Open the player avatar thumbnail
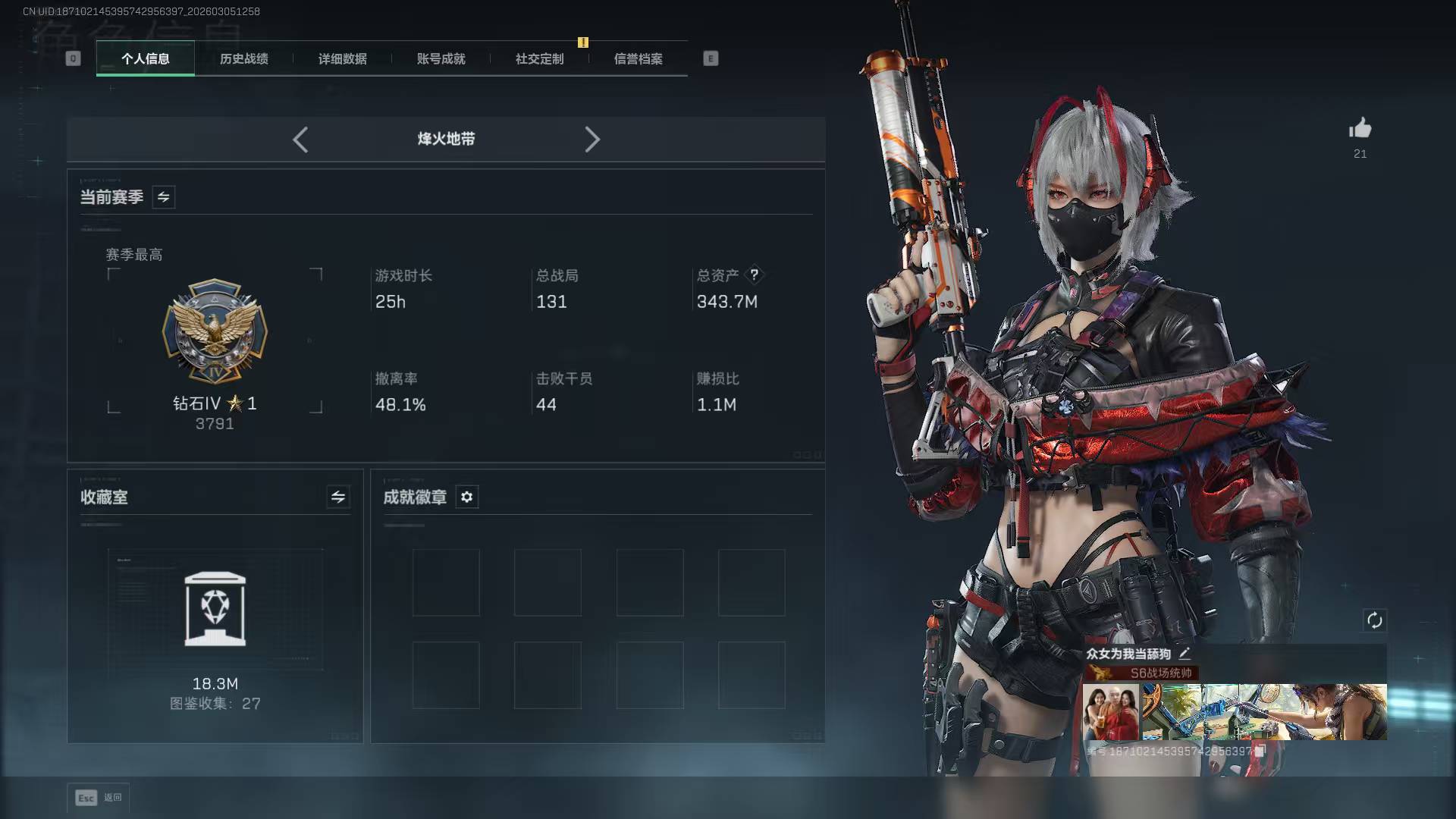This screenshot has height=819, width=1456. point(1110,712)
